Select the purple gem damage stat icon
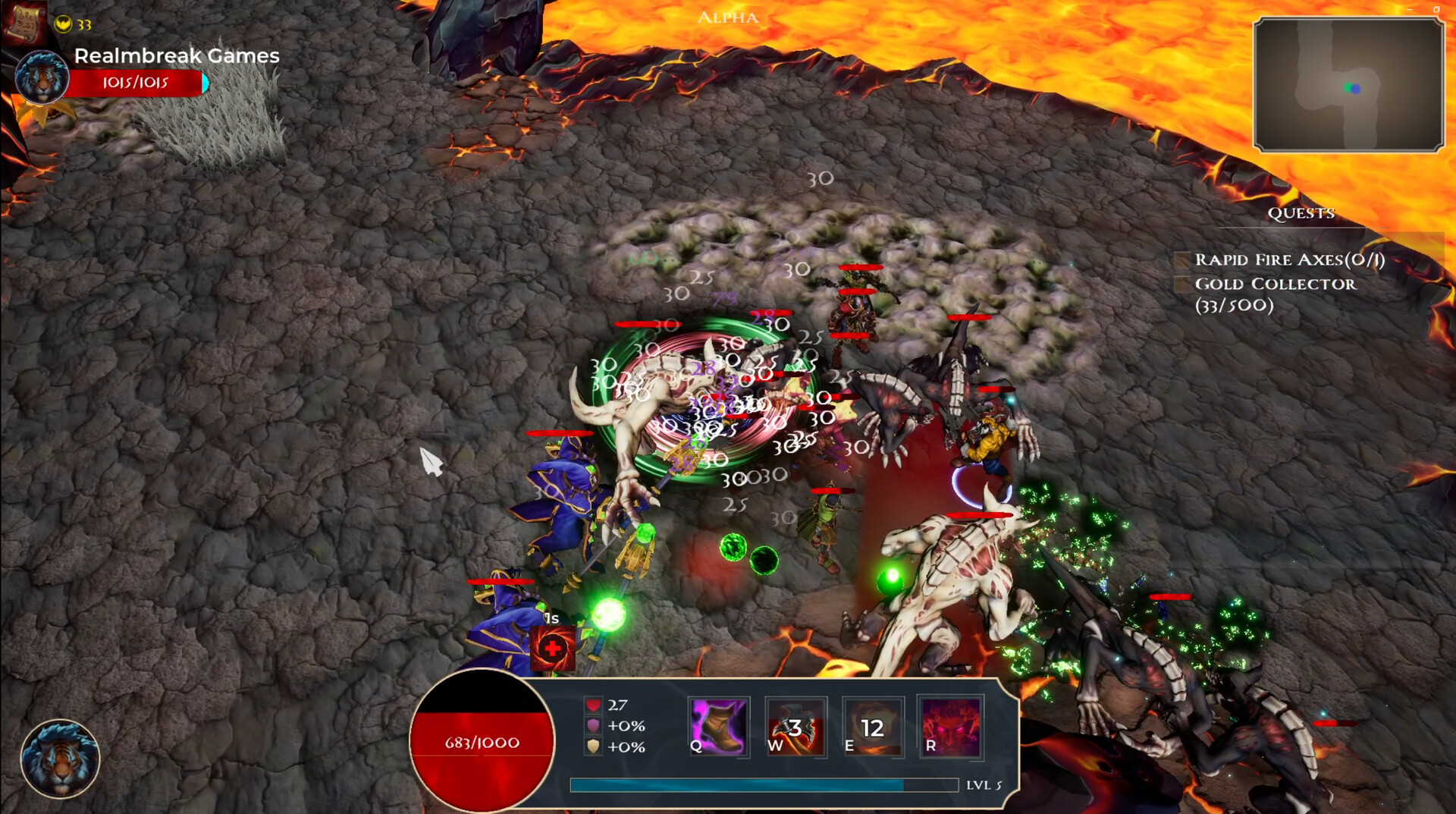The height and width of the screenshot is (814, 1456). [592, 726]
